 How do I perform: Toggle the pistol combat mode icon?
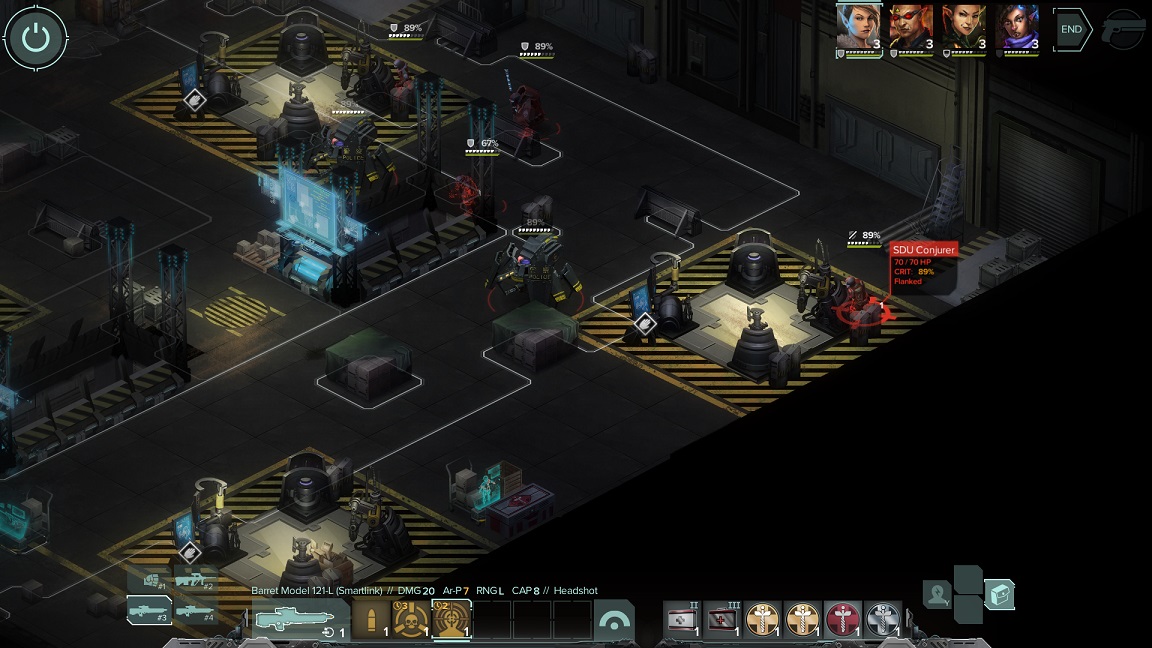click(1125, 30)
